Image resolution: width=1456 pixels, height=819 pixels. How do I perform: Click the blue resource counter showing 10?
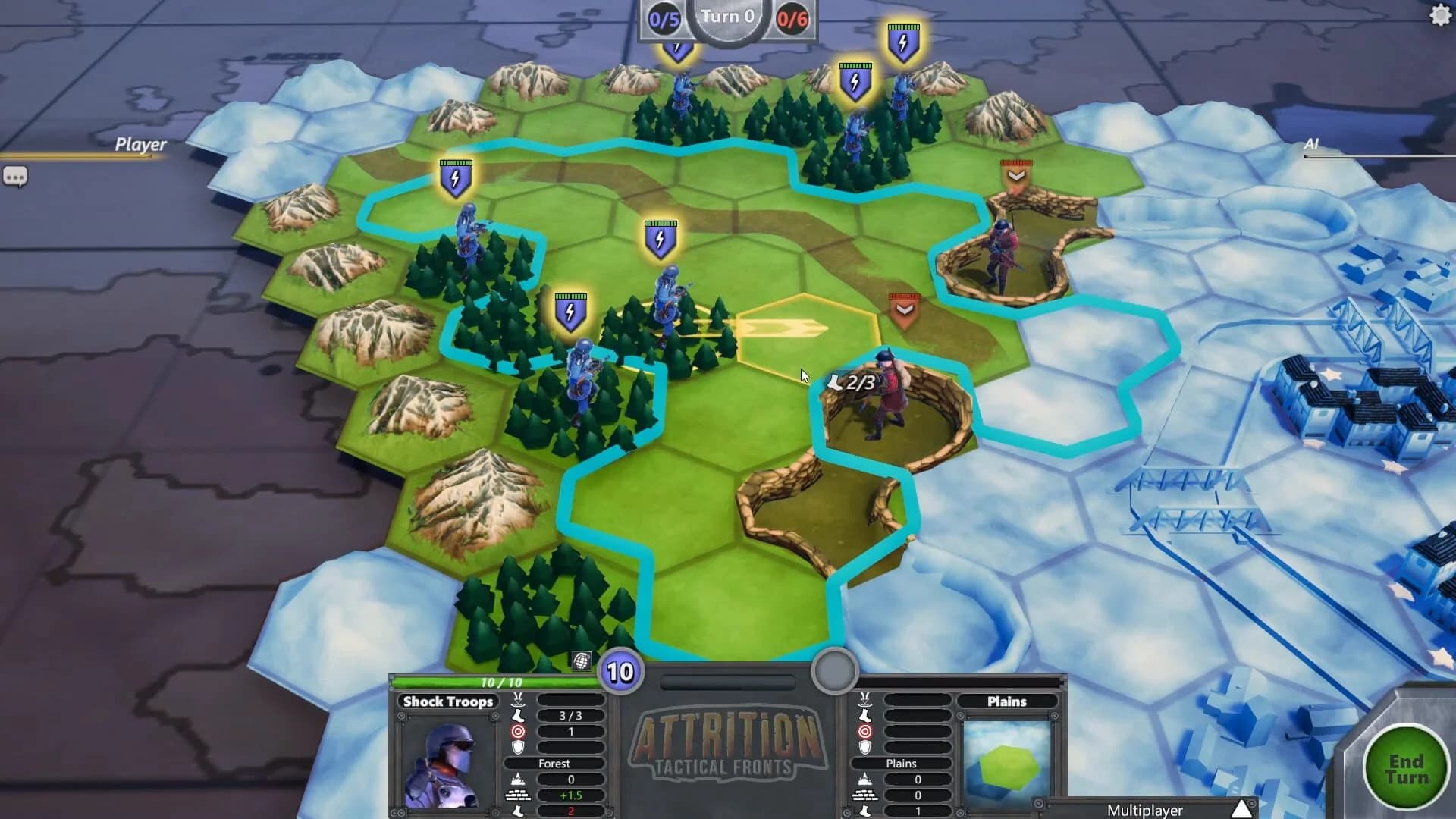pos(620,672)
